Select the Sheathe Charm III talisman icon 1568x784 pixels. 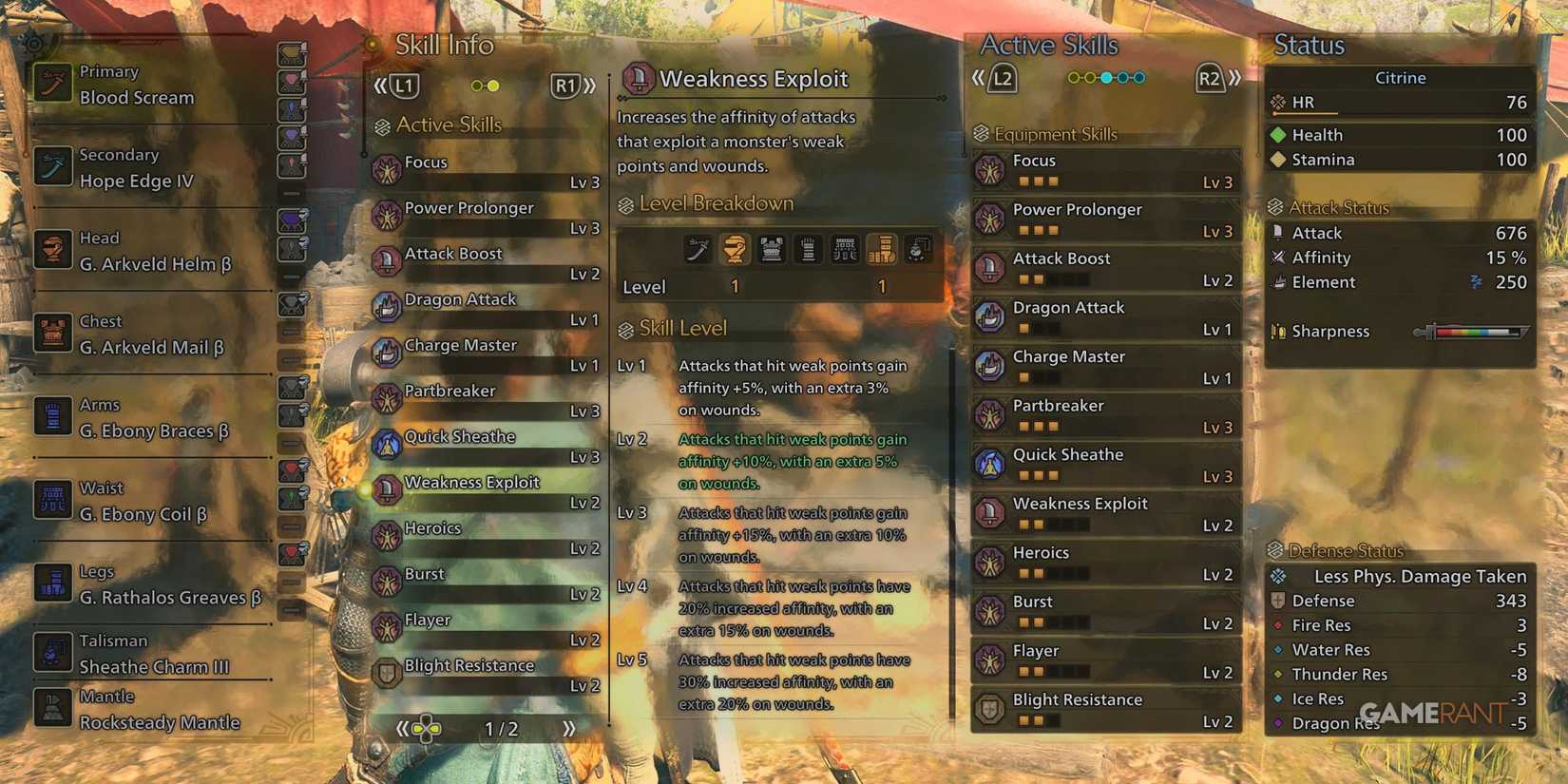point(52,652)
